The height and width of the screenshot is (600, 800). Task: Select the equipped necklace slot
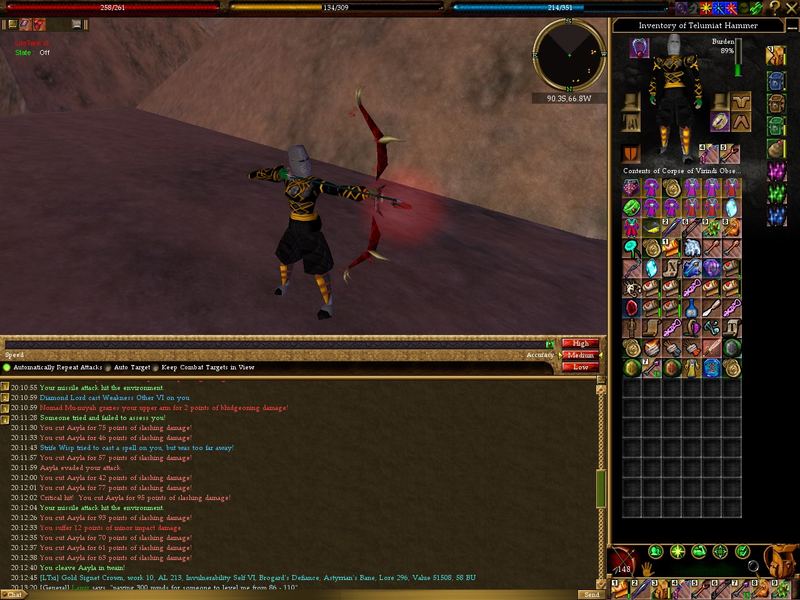click(x=638, y=46)
